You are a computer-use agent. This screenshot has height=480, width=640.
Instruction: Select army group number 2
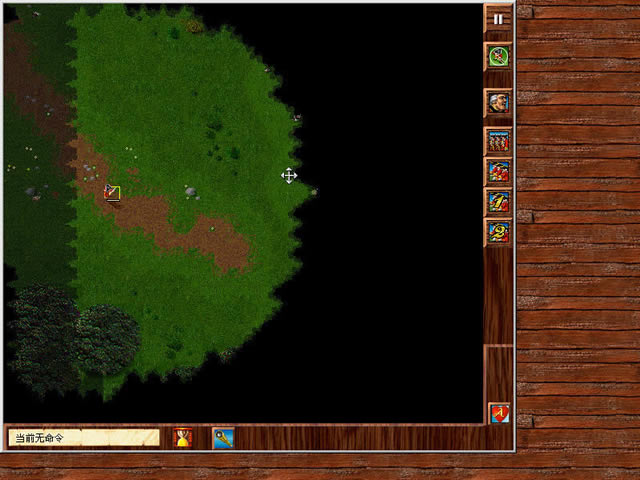pos(498,232)
